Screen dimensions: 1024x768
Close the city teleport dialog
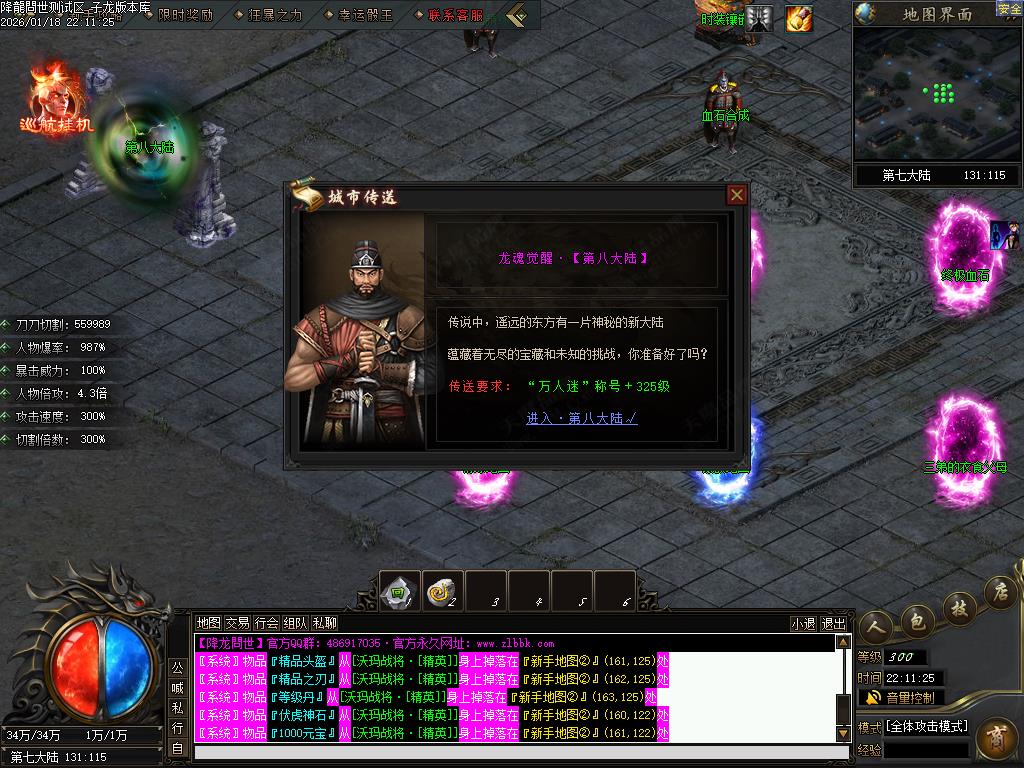click(737, 195)
